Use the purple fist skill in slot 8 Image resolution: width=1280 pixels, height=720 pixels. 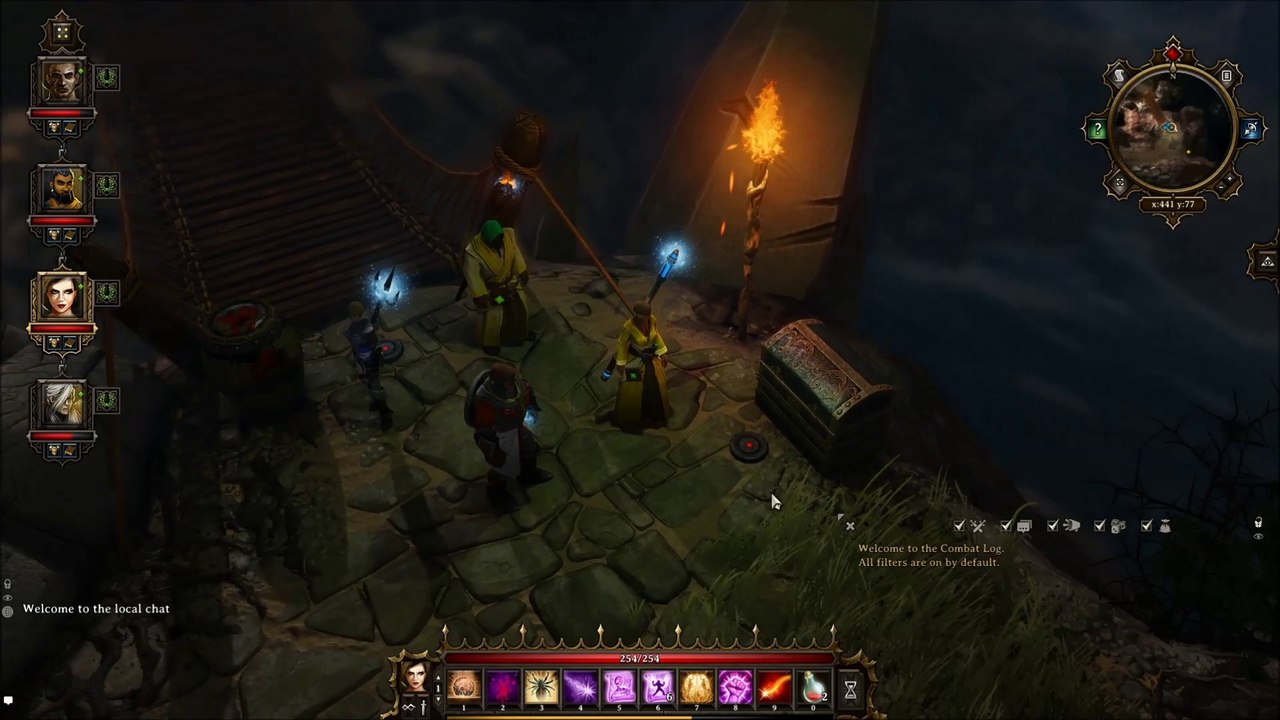tap(735, 688)
